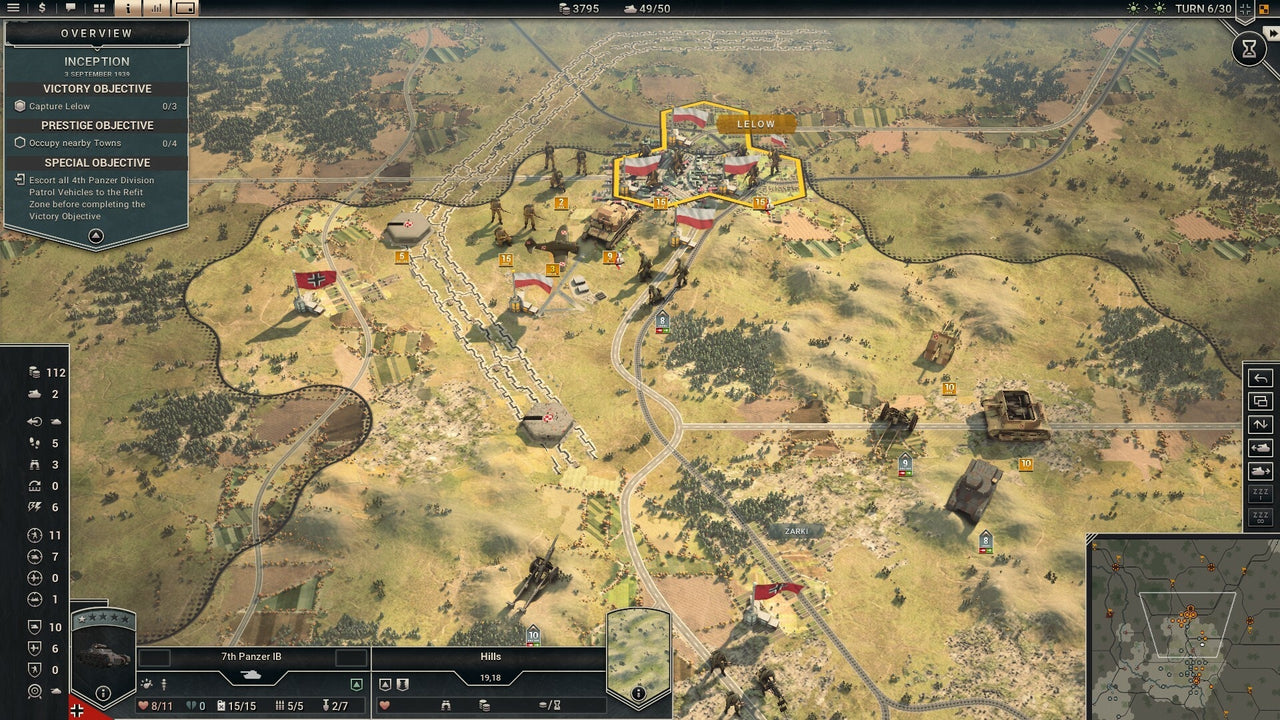The image size is (1280, 720).
Task: Select the statistics chart icon
Action: coord(155,9)
